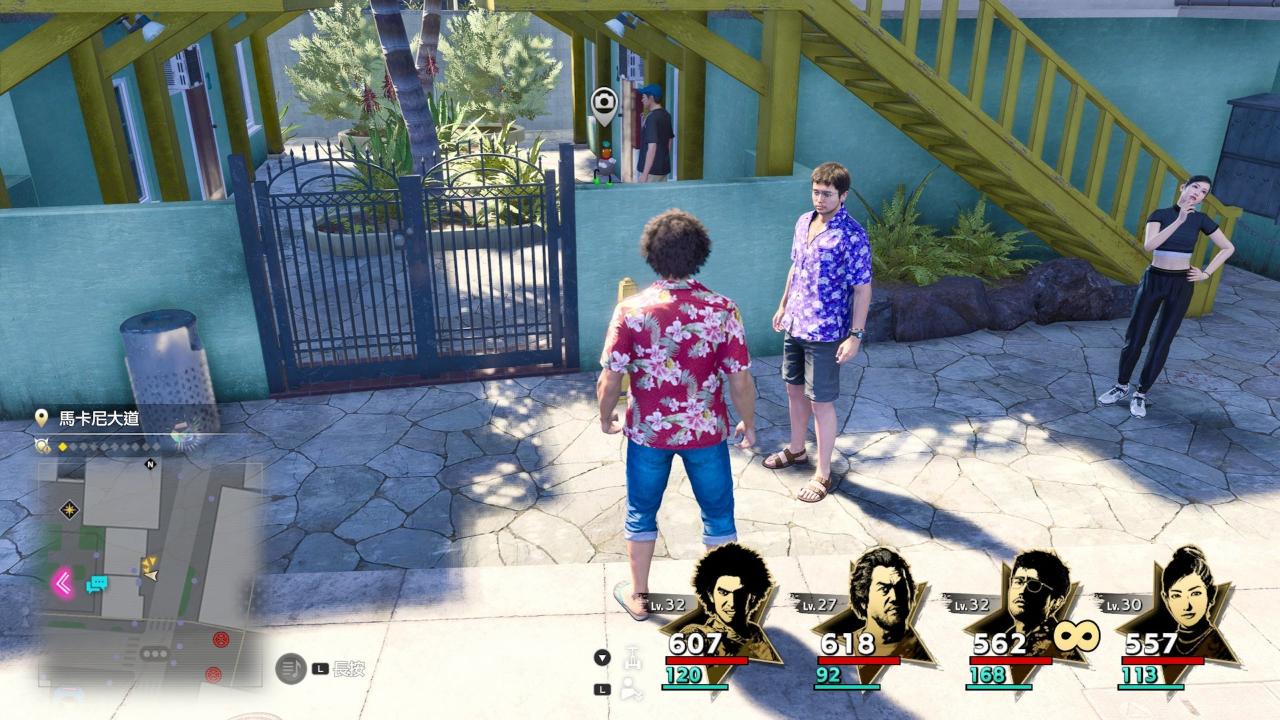
Task: Select the person marker above the distant NPC
Action: (603, 103)
